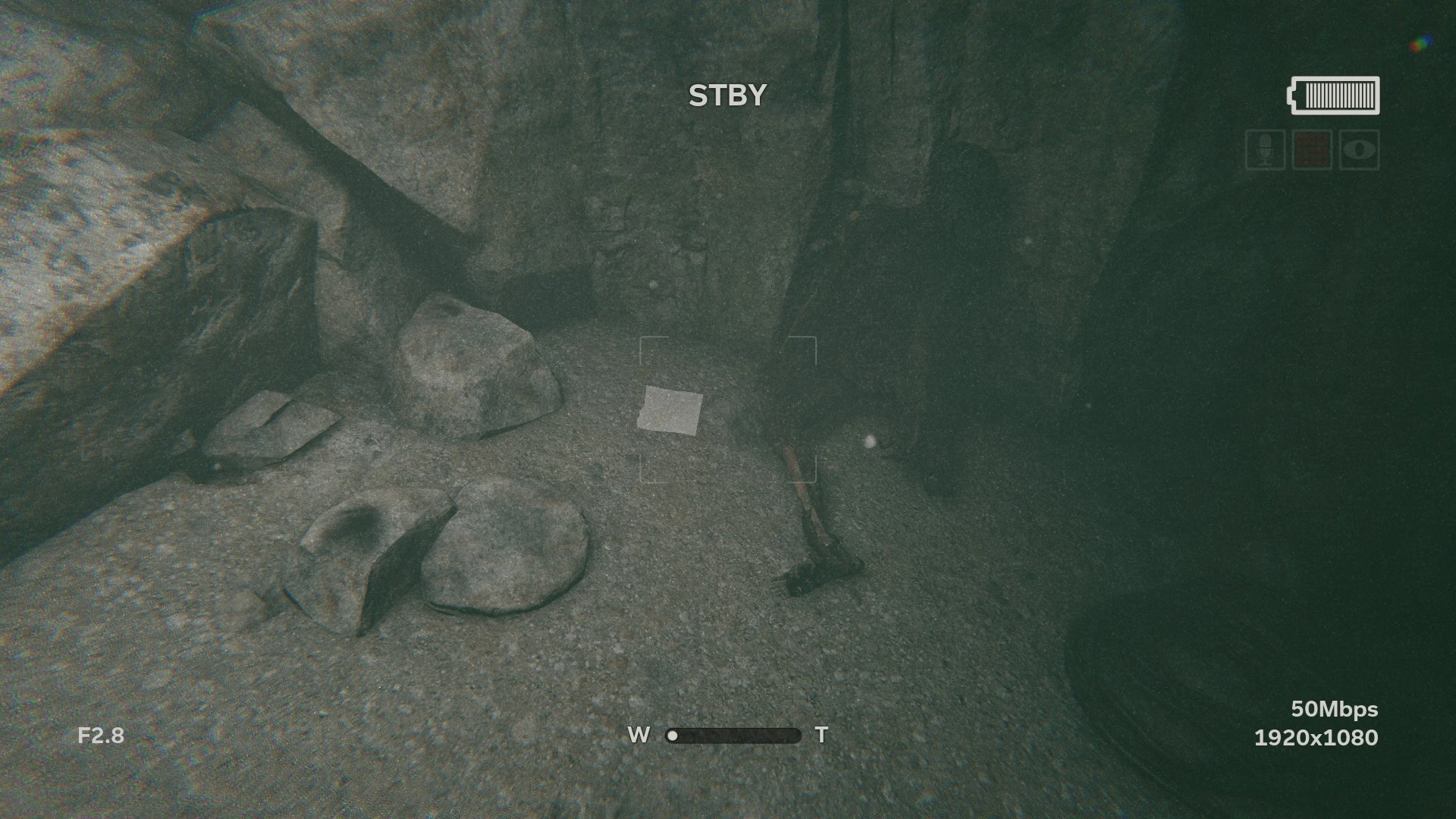Click the F2.8 aperture indicator
1456x819 pixels.
coord(101,735)
